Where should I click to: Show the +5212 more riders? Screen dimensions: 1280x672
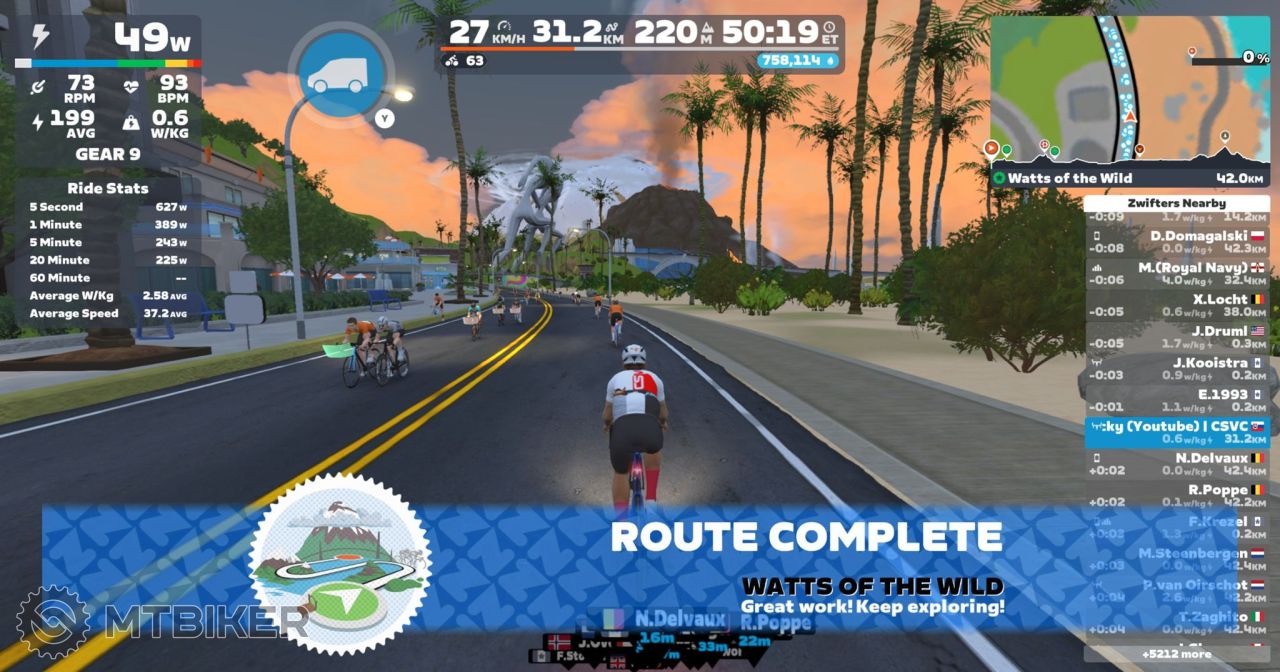[x=1177, y=654]
